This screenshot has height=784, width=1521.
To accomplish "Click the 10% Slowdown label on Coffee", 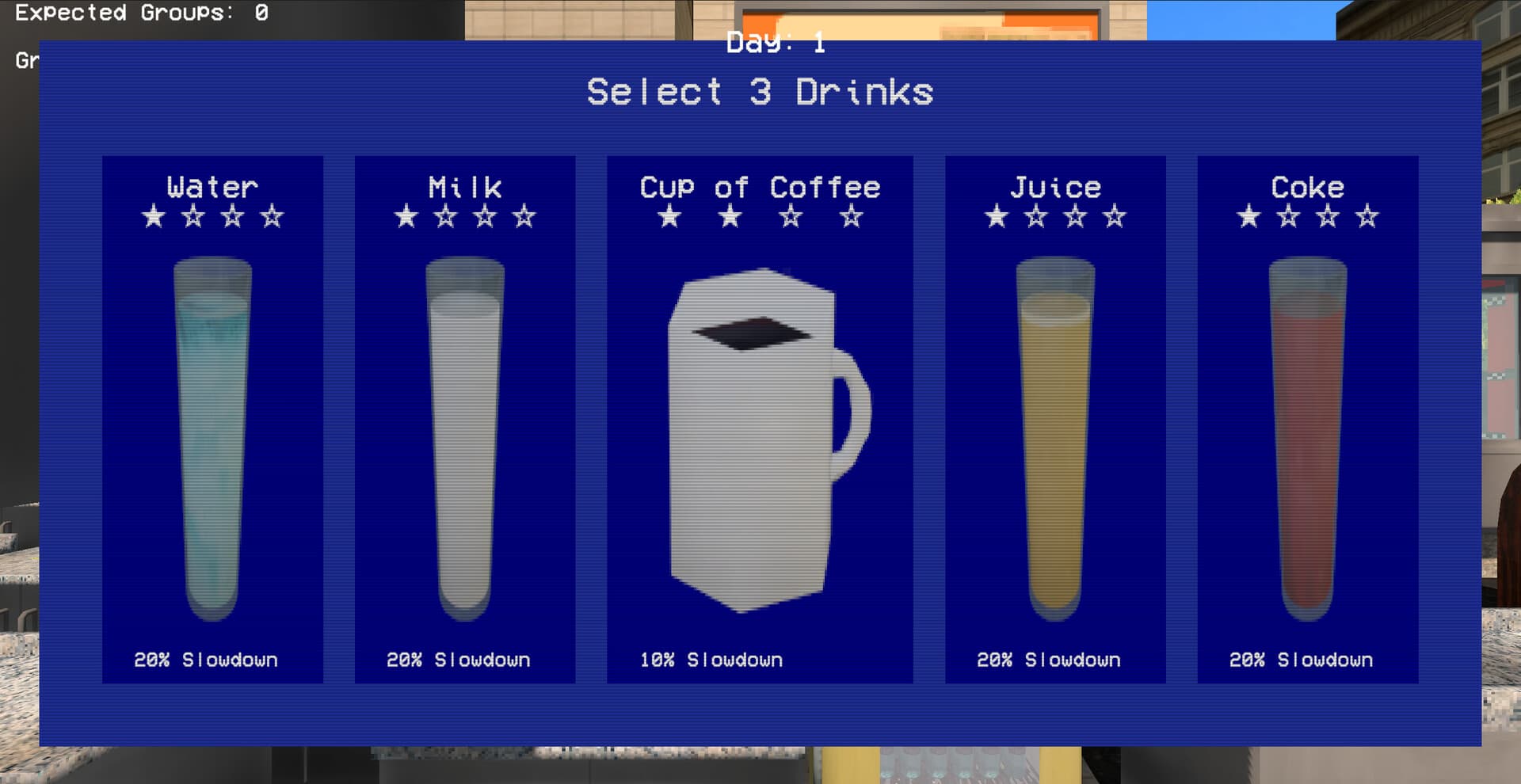I will point(712,658).
